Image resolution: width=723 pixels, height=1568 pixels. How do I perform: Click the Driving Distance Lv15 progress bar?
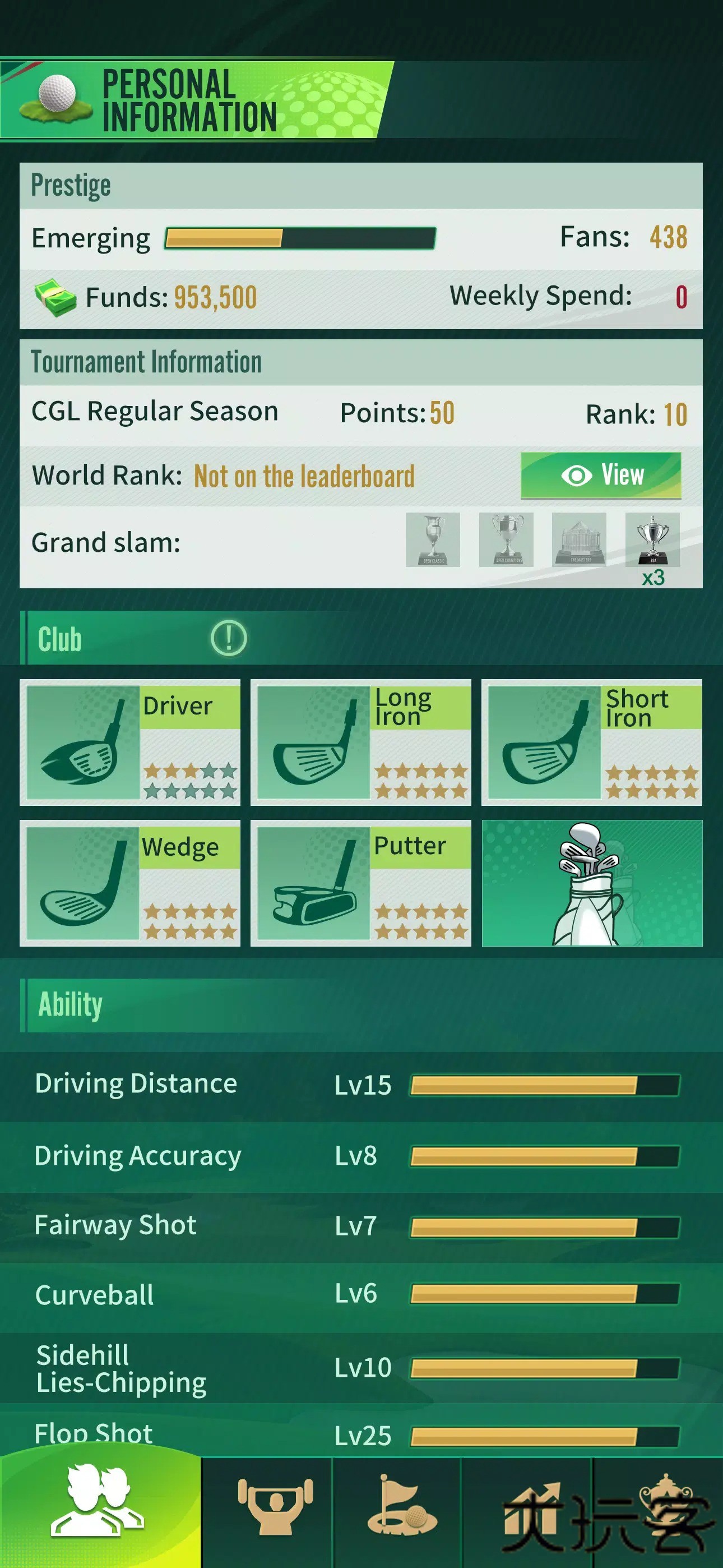click(x=545, y=1084)
